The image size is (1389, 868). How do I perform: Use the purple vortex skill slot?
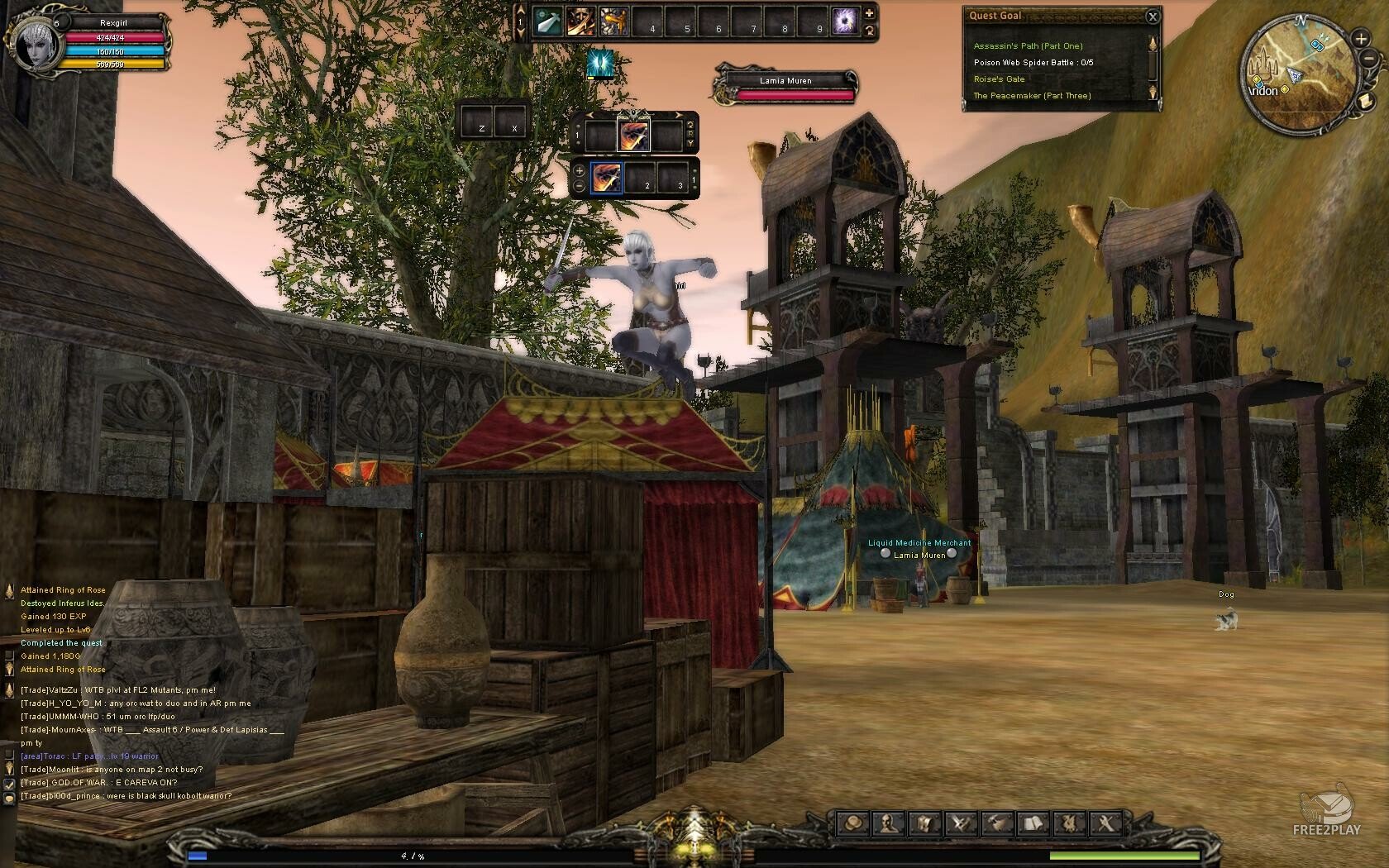click(x=845, y=22)
